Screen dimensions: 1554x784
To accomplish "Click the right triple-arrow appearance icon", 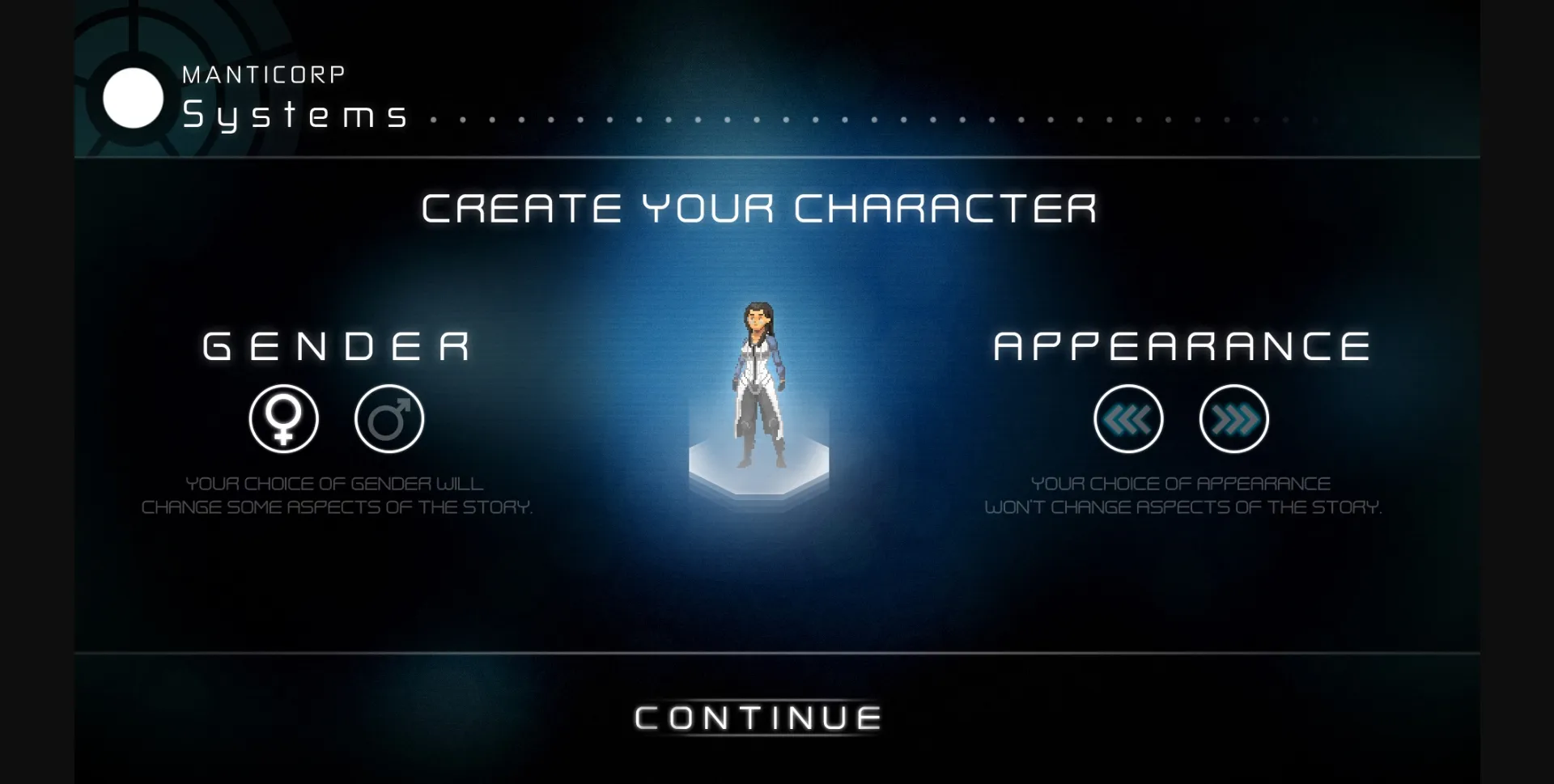I will pyautogui.click(x=1233, y=418).
